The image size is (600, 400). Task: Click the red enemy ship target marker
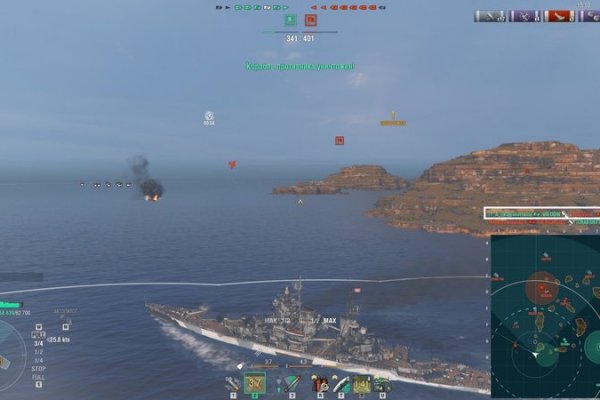(340, 141)
